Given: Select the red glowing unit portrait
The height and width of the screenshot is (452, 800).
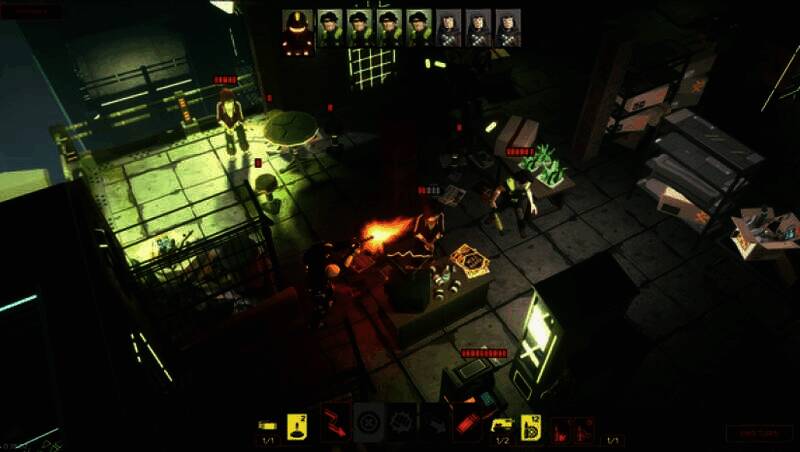Looking at the screenshot, I should [x=297, y=30].
